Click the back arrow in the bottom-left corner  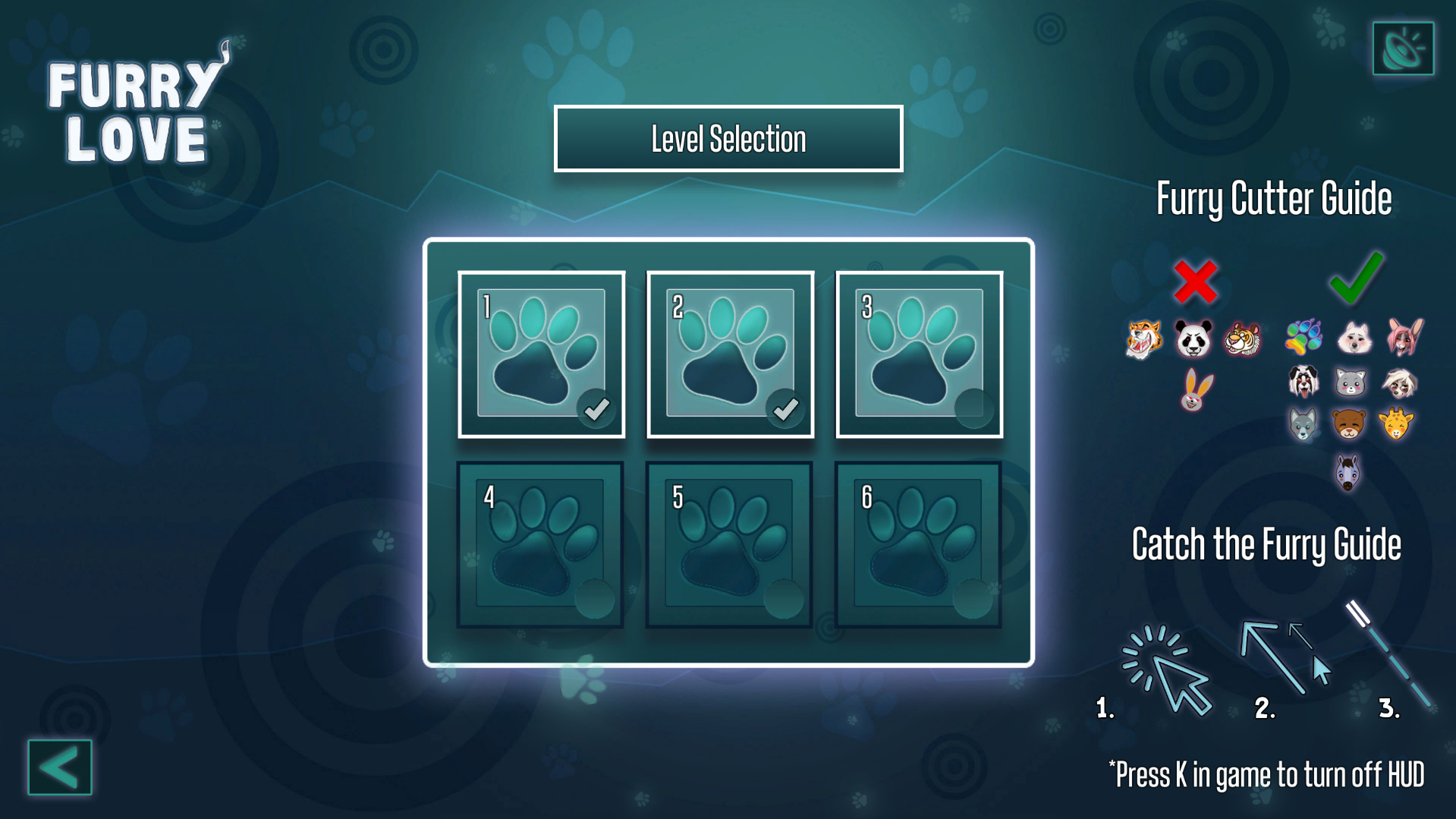point(59,768)
